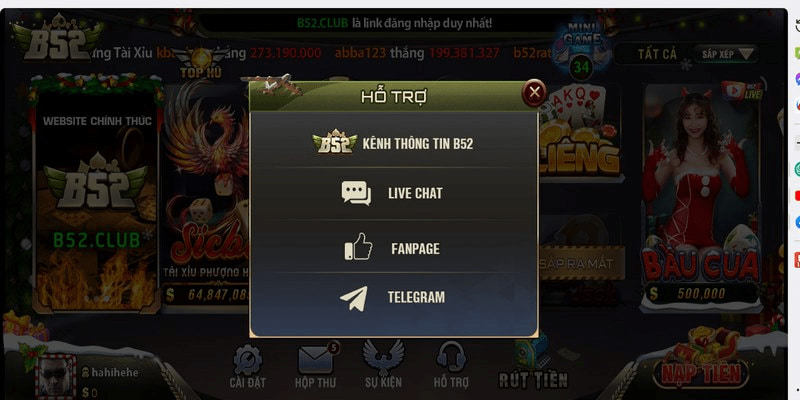View the hahihehe player avatar
800x400 pixels.
[56, 375]
